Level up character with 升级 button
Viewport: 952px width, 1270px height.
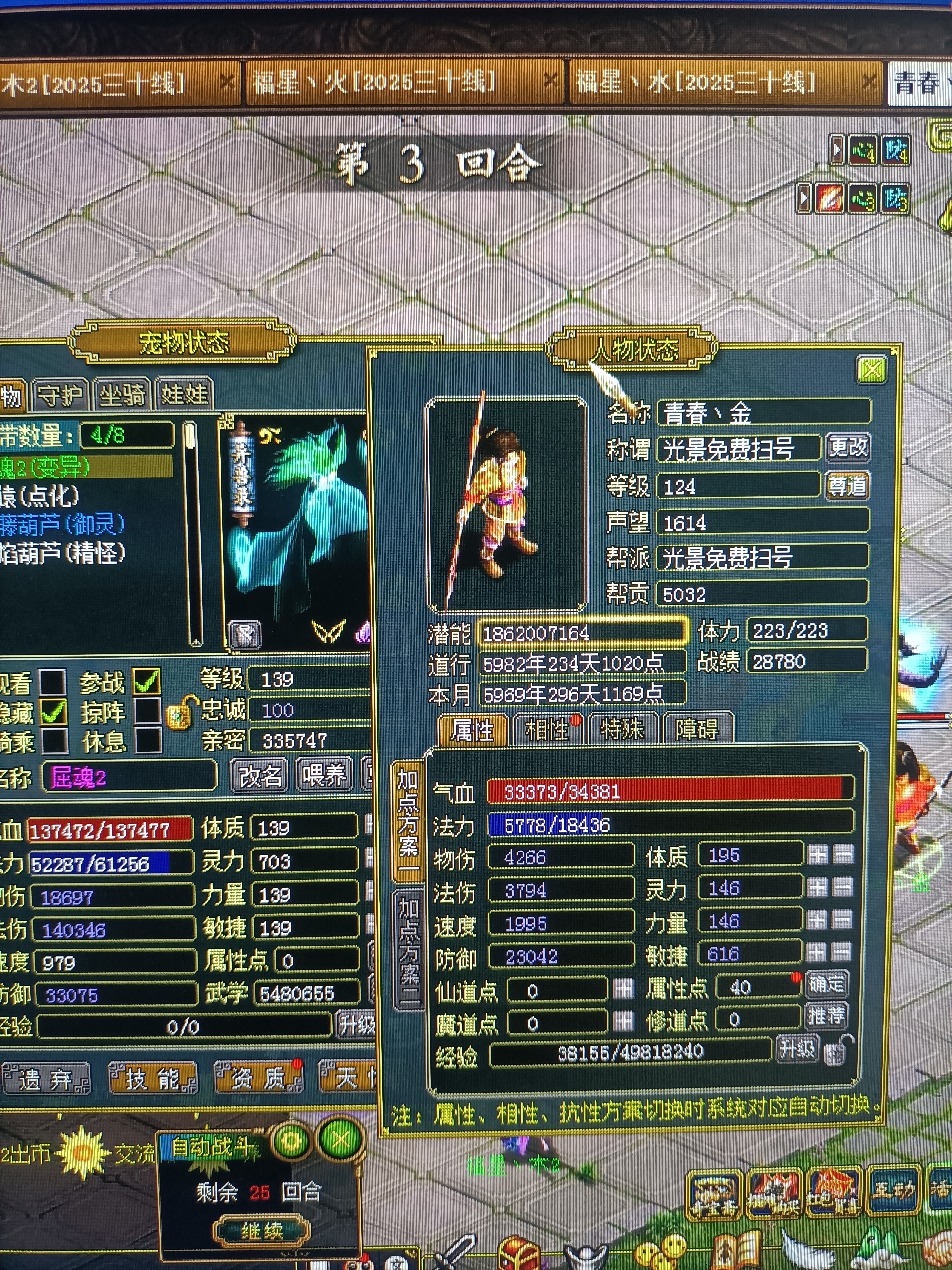pyautogui.click(x=797, y=1049)
